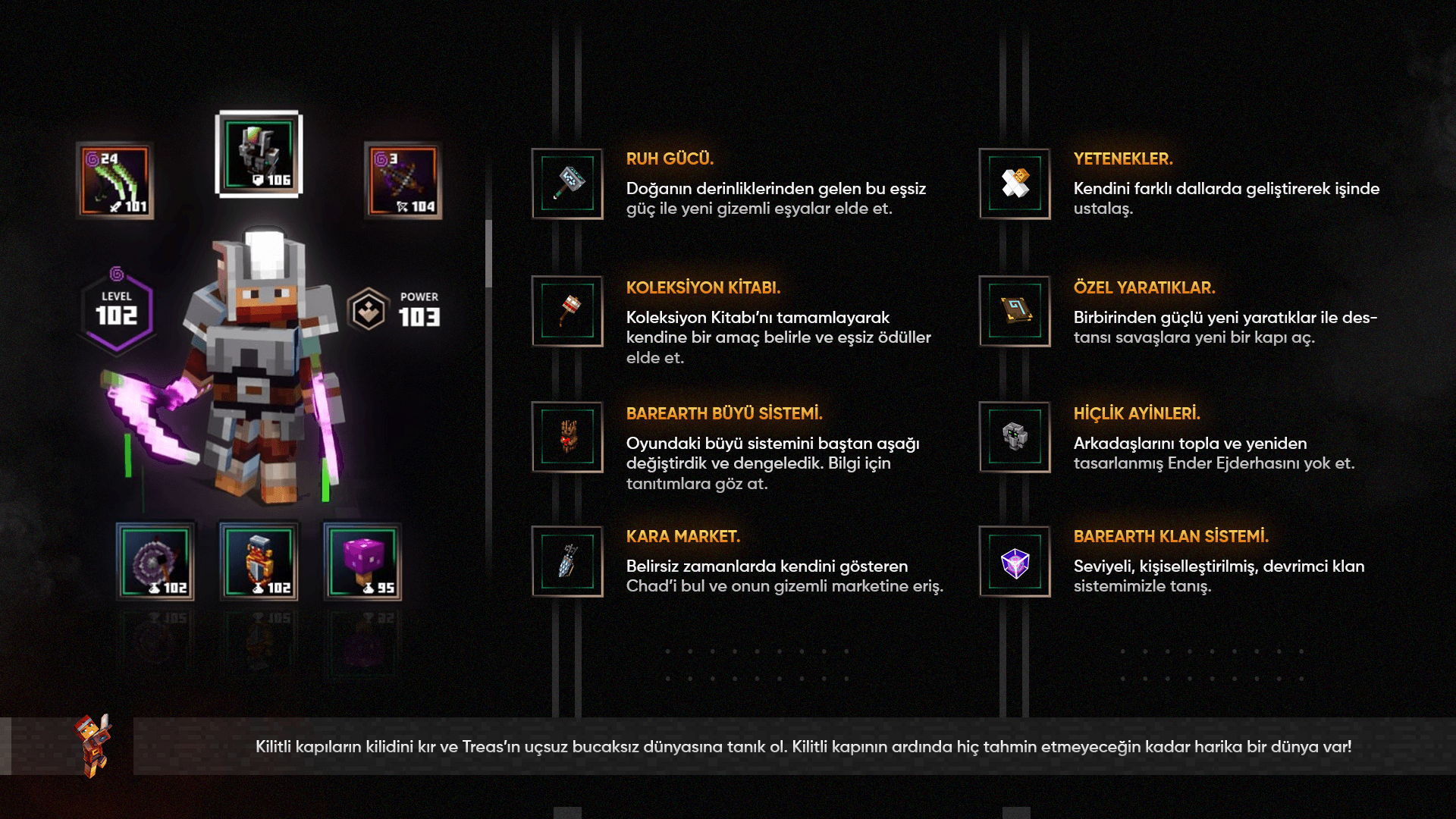The height and width of the screenshot is (819, 1456).
Task: Open the Hiçlik Ayinleri armor icon
Action: pyautogui.click(x=1015, y=437)
